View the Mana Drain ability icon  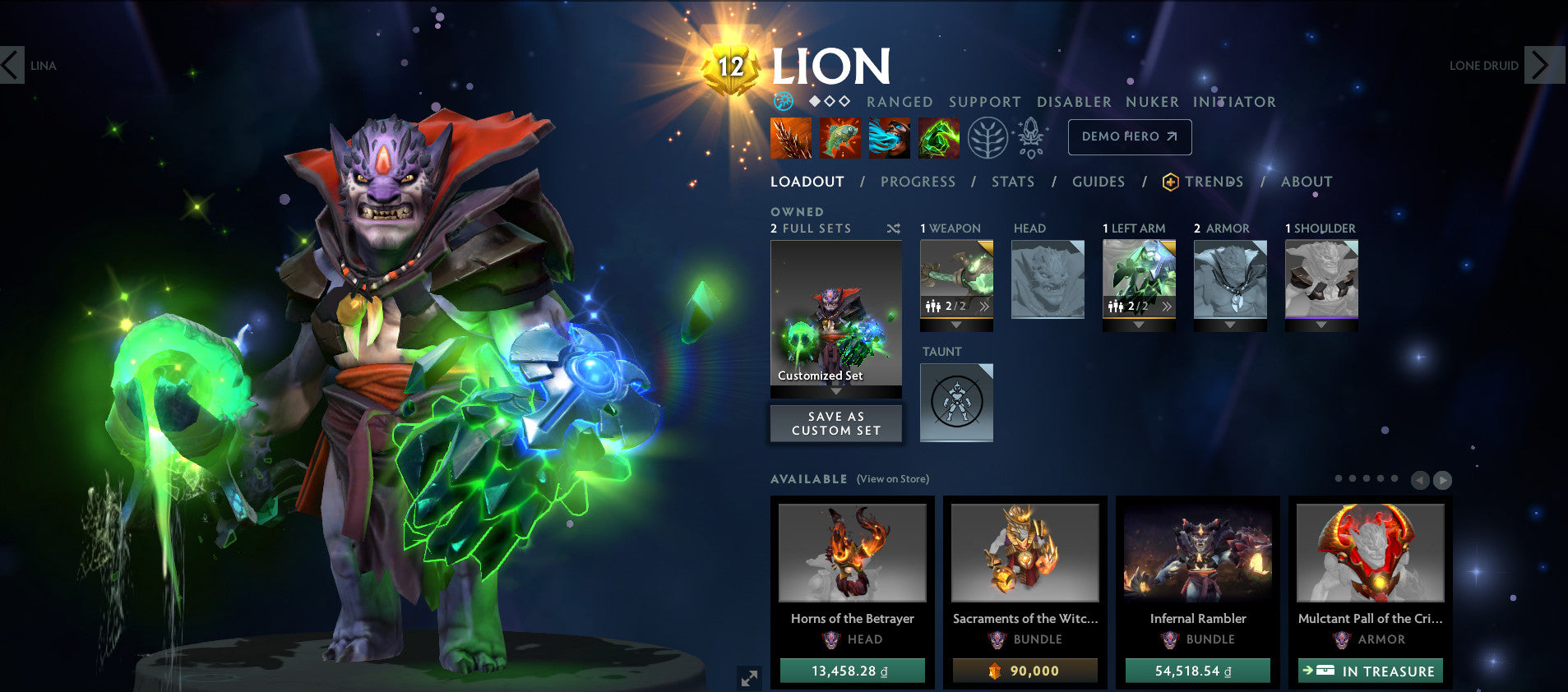890,138
